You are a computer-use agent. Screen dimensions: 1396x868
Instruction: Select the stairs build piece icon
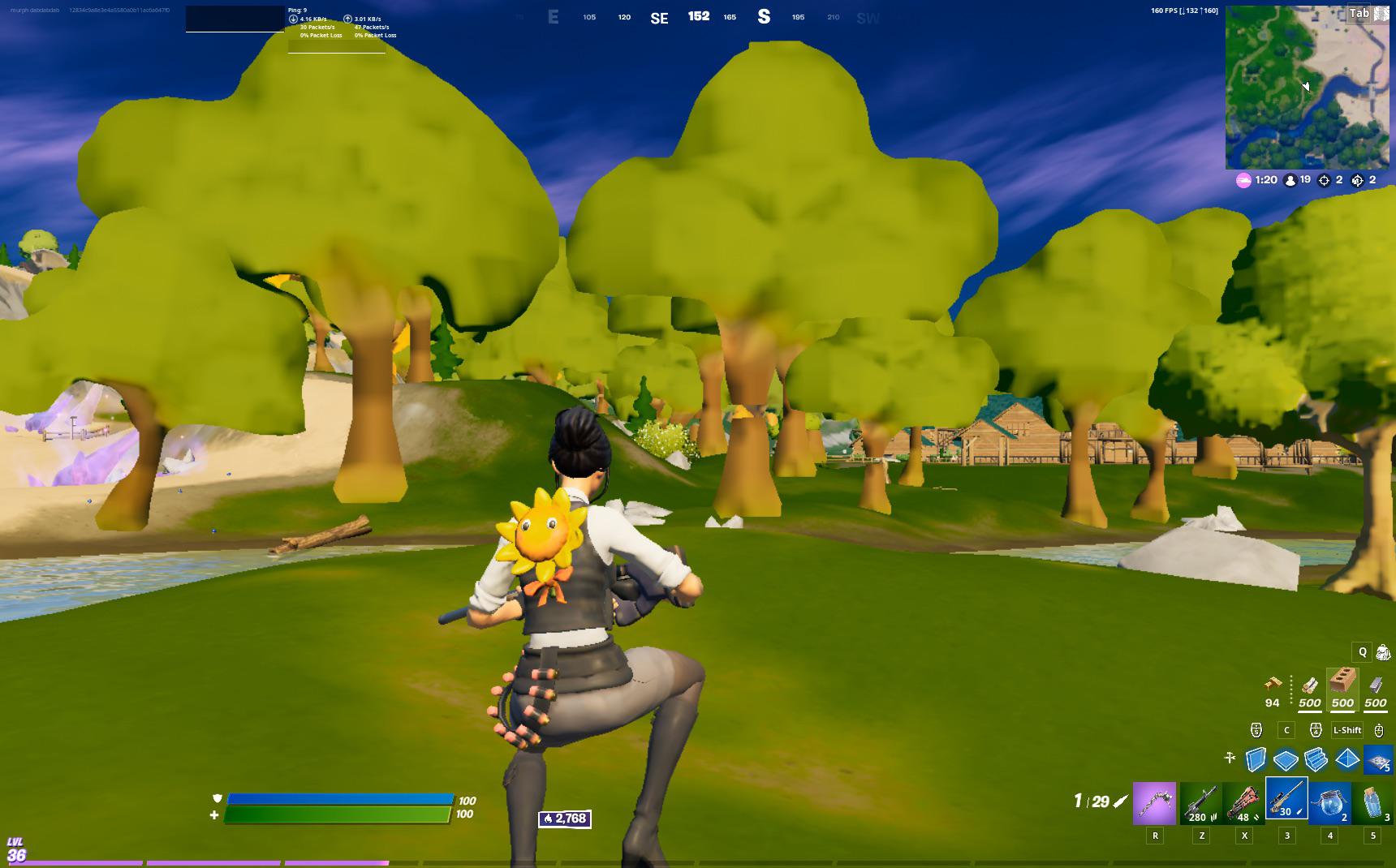1315,758
